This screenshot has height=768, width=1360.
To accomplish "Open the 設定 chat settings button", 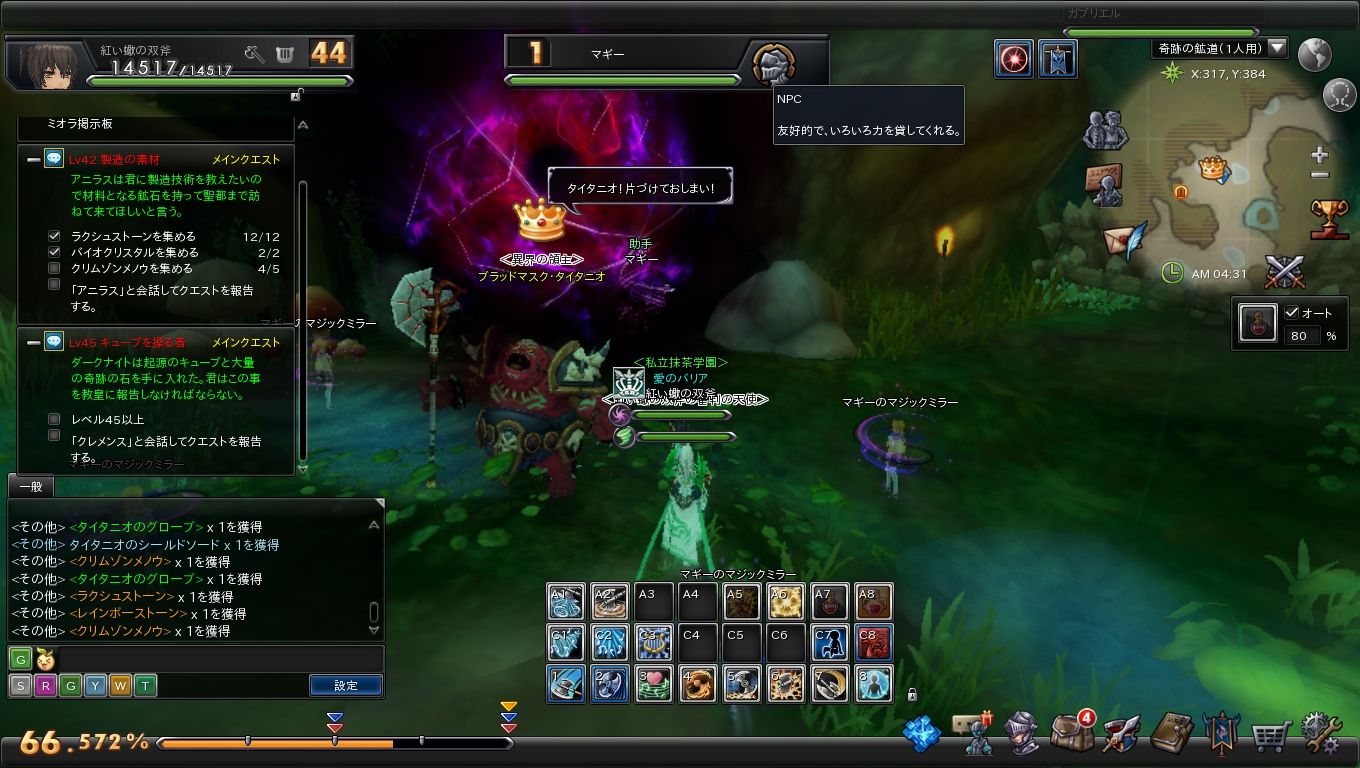I will coord(345,685).
